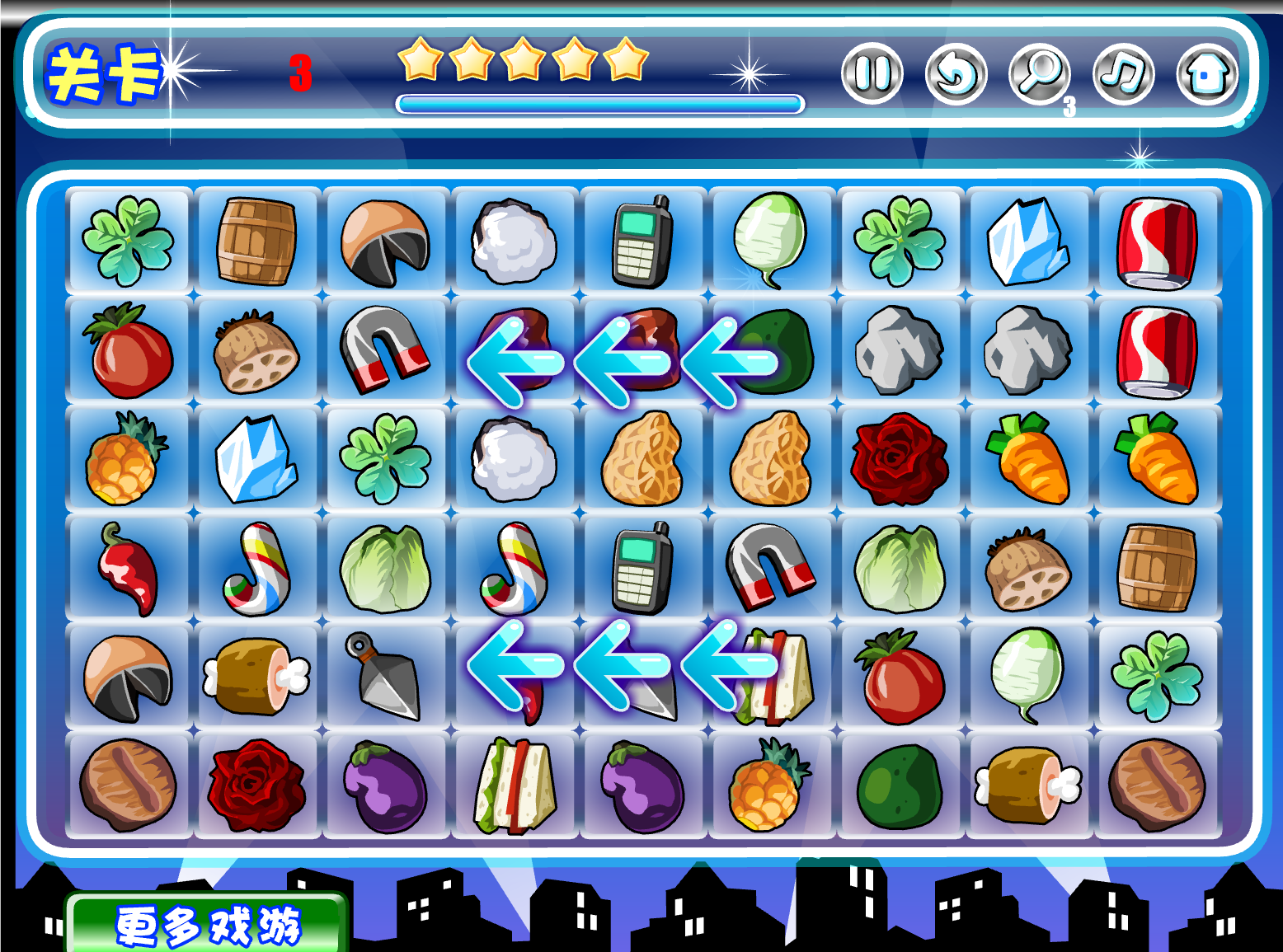
Task: Use the magnifying glass hint button
Action: coord(1039,74)
